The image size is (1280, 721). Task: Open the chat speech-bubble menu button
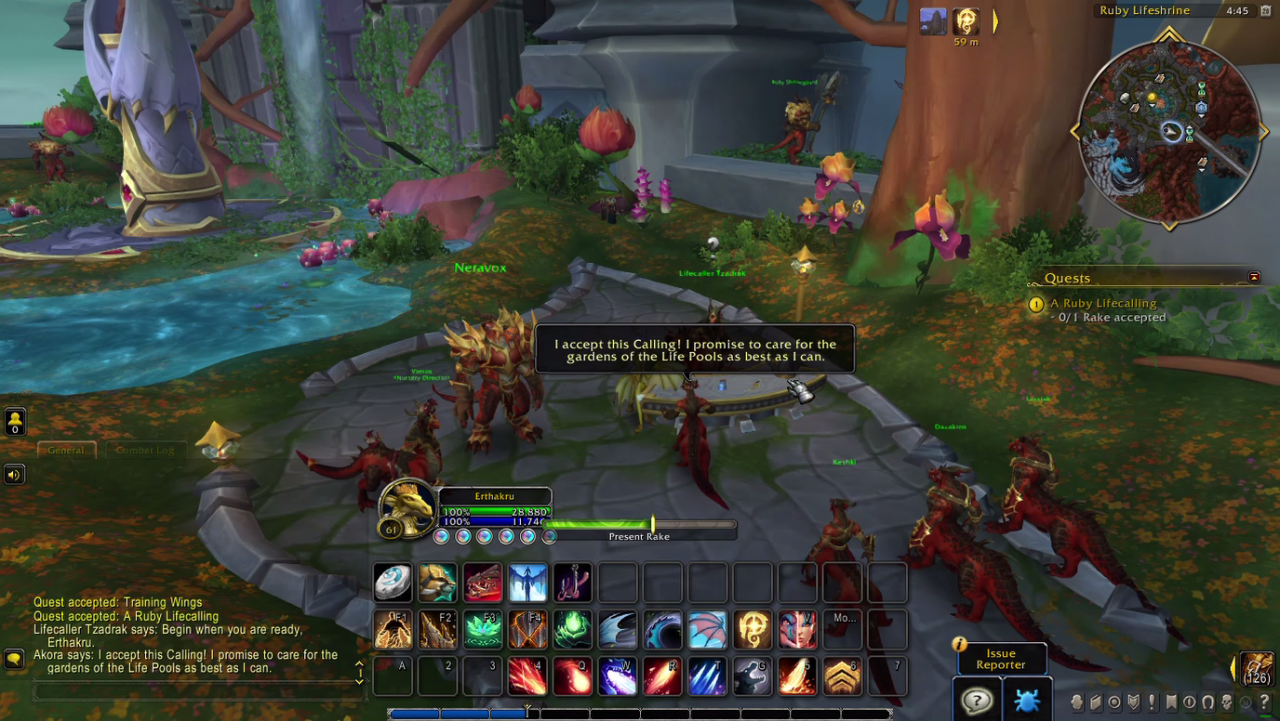pos(14,659)
